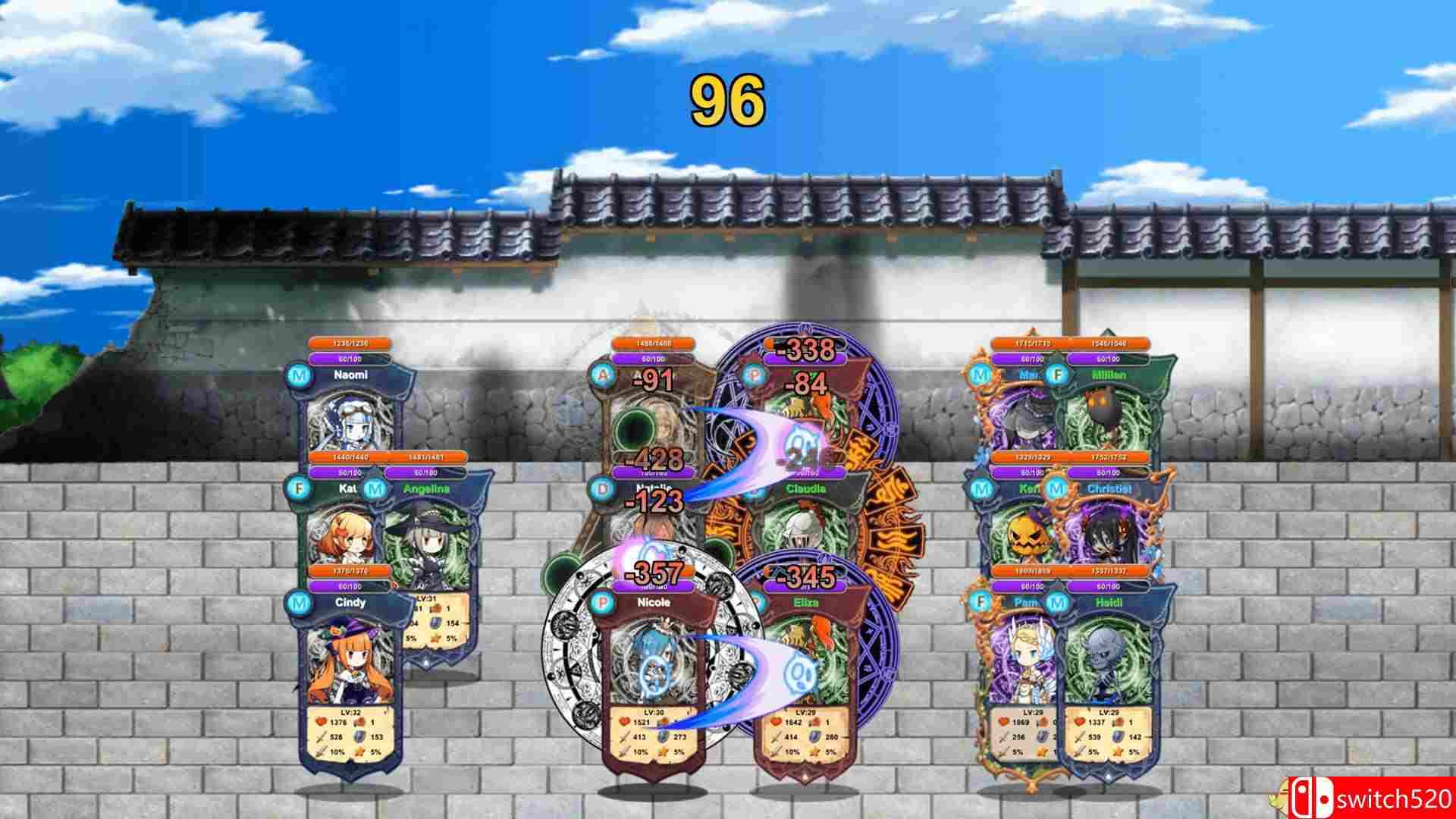1456x819 pixels.
Task: Click the sword attack icon on Heidi's card
Action: point(1081,738)
